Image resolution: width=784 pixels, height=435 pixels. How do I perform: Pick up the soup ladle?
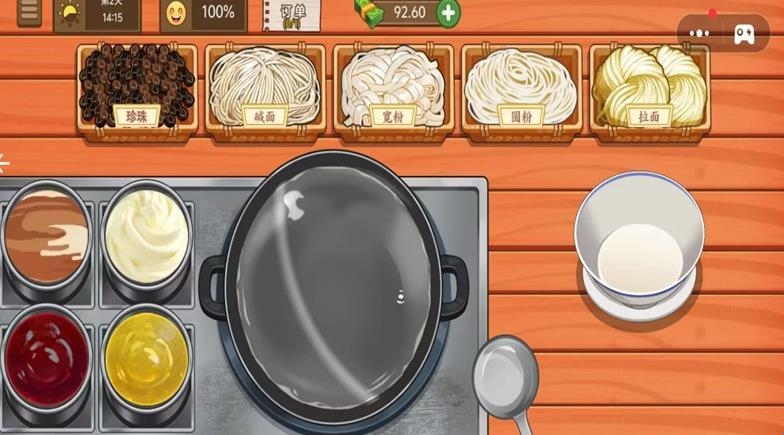pyautogui.click(x=505, y=377)
